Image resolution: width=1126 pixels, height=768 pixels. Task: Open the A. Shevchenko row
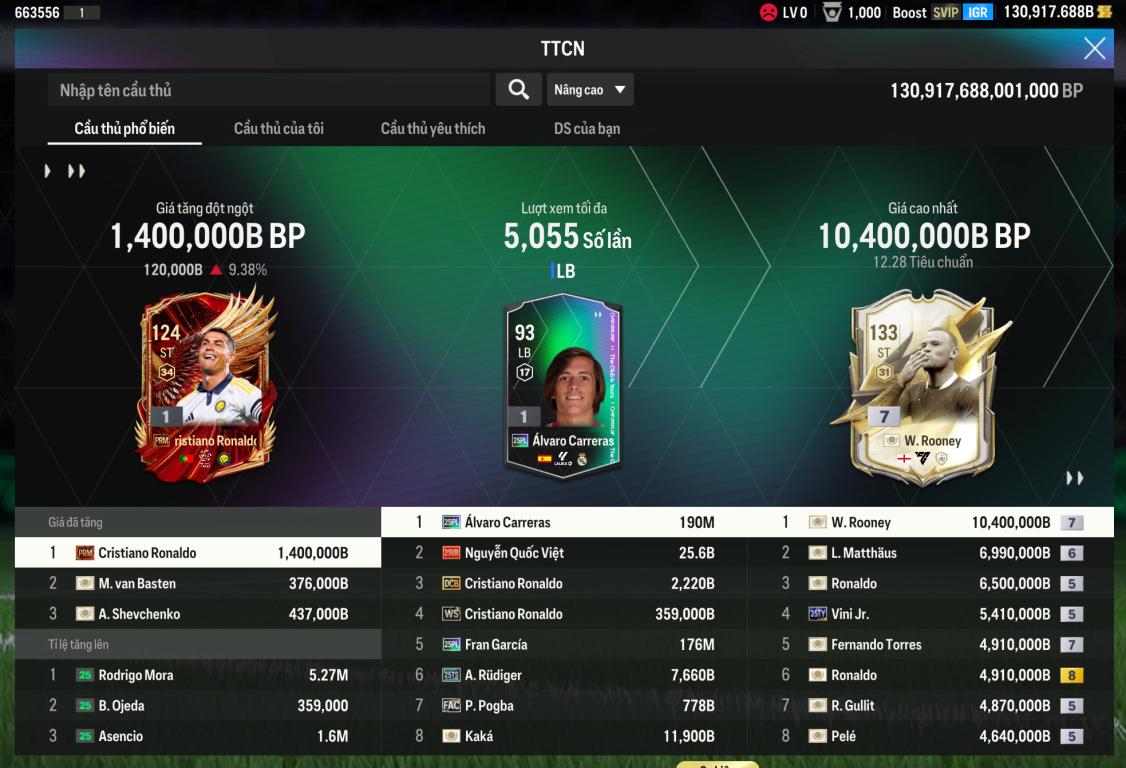(198, 614)
